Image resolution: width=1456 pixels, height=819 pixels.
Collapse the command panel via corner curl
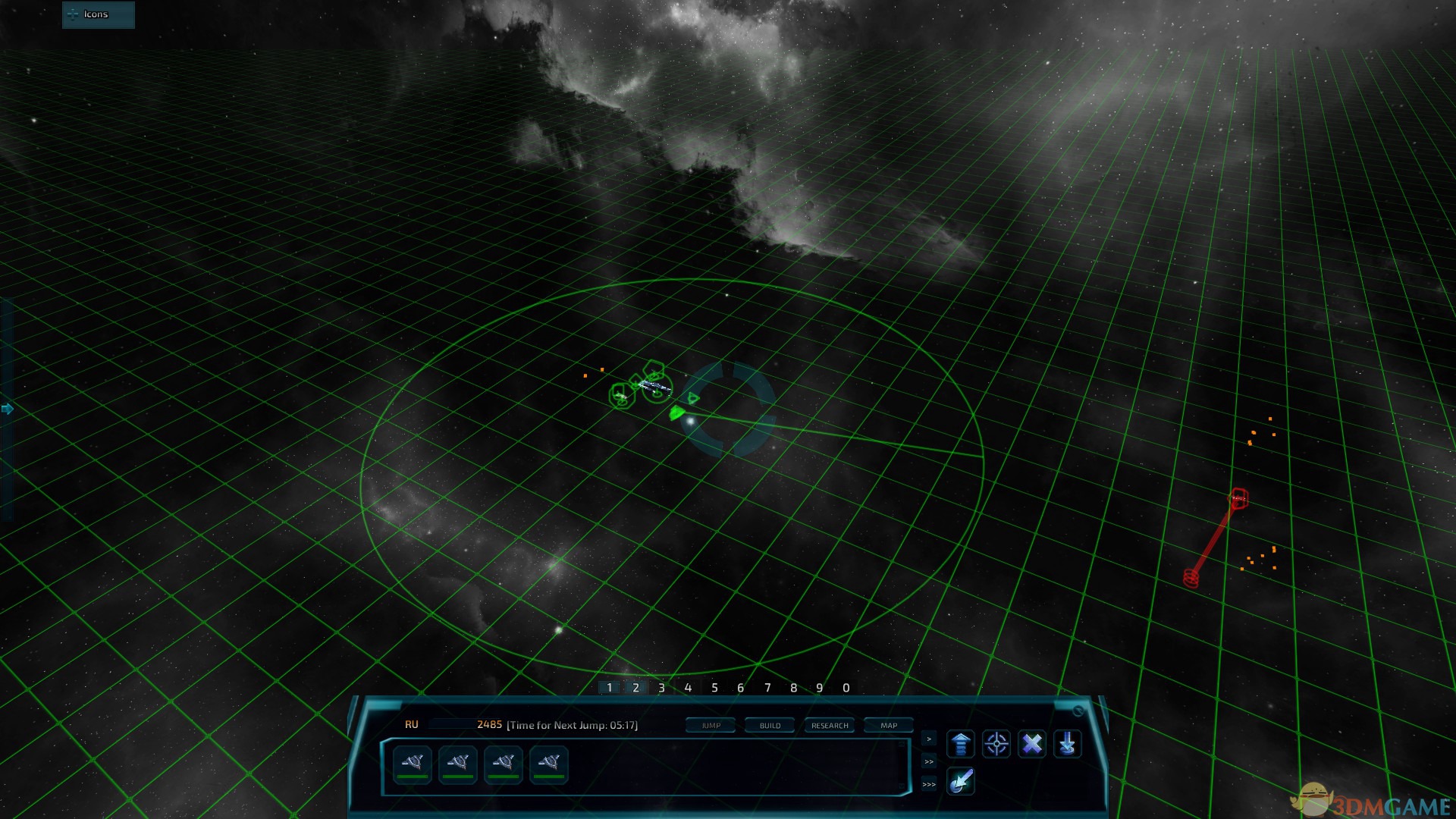(x=1079, y=711)
